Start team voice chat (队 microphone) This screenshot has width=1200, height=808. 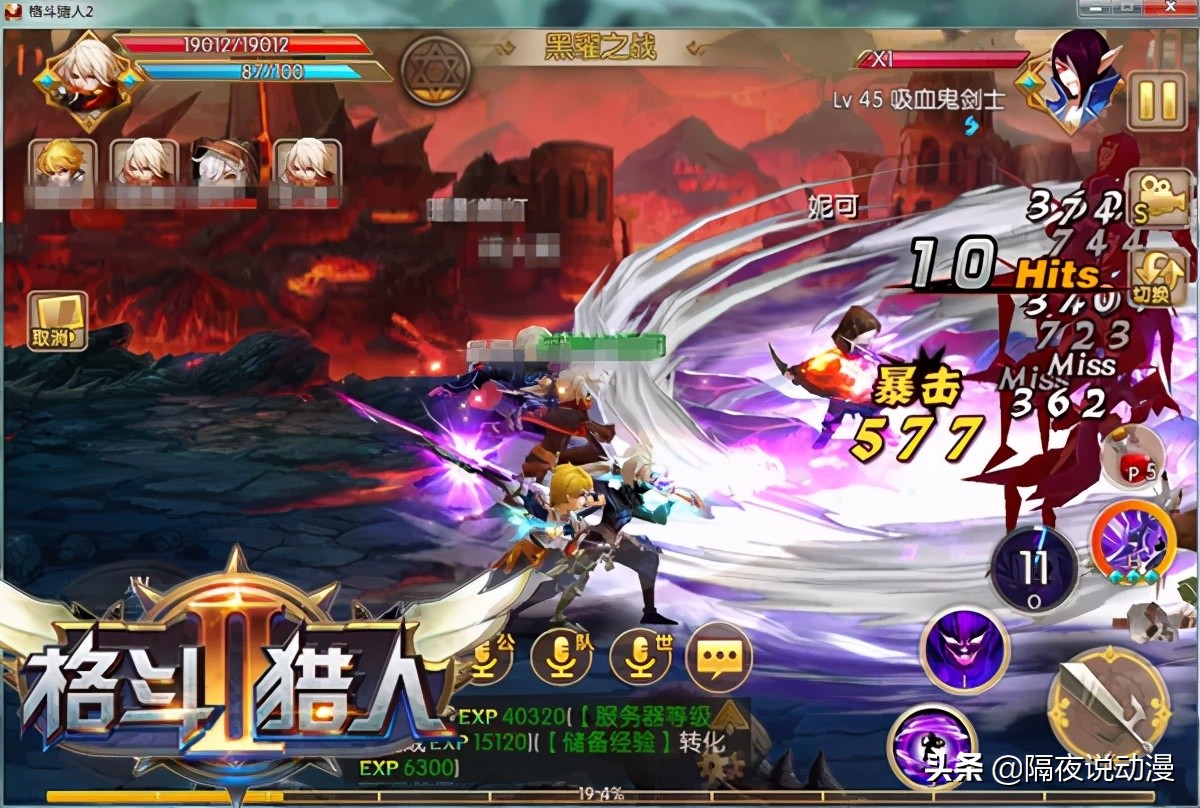pyautogui.click(x=561, y=654)
